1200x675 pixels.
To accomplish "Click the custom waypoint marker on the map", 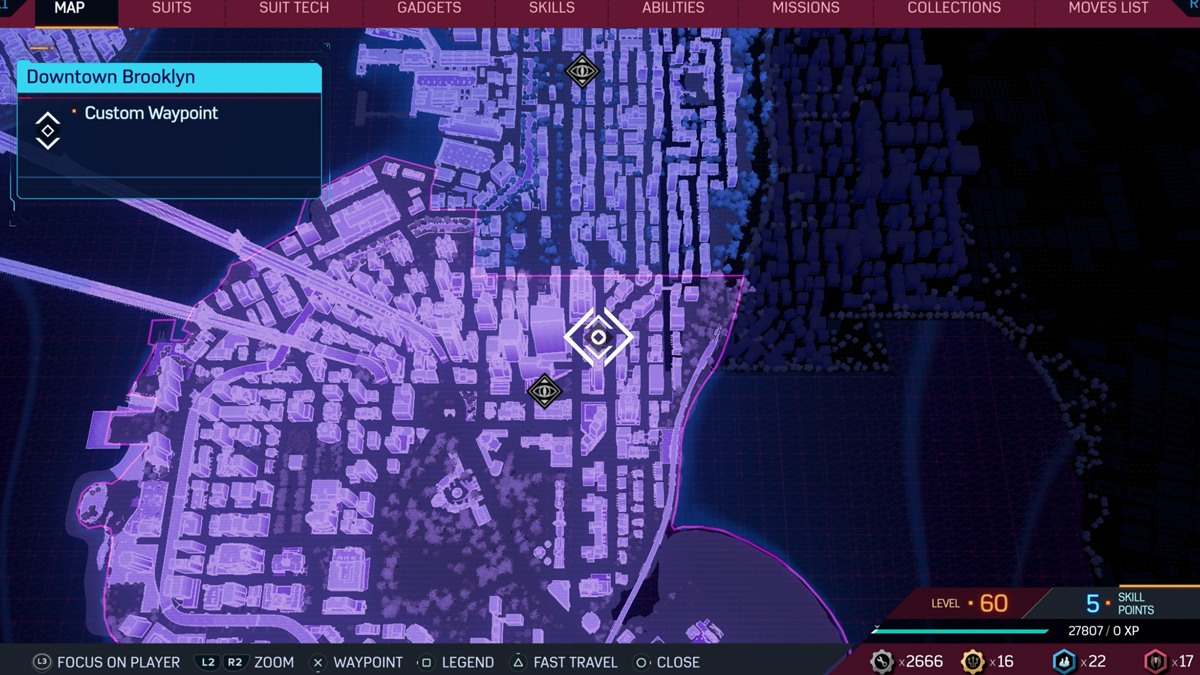I will point(598,337).
